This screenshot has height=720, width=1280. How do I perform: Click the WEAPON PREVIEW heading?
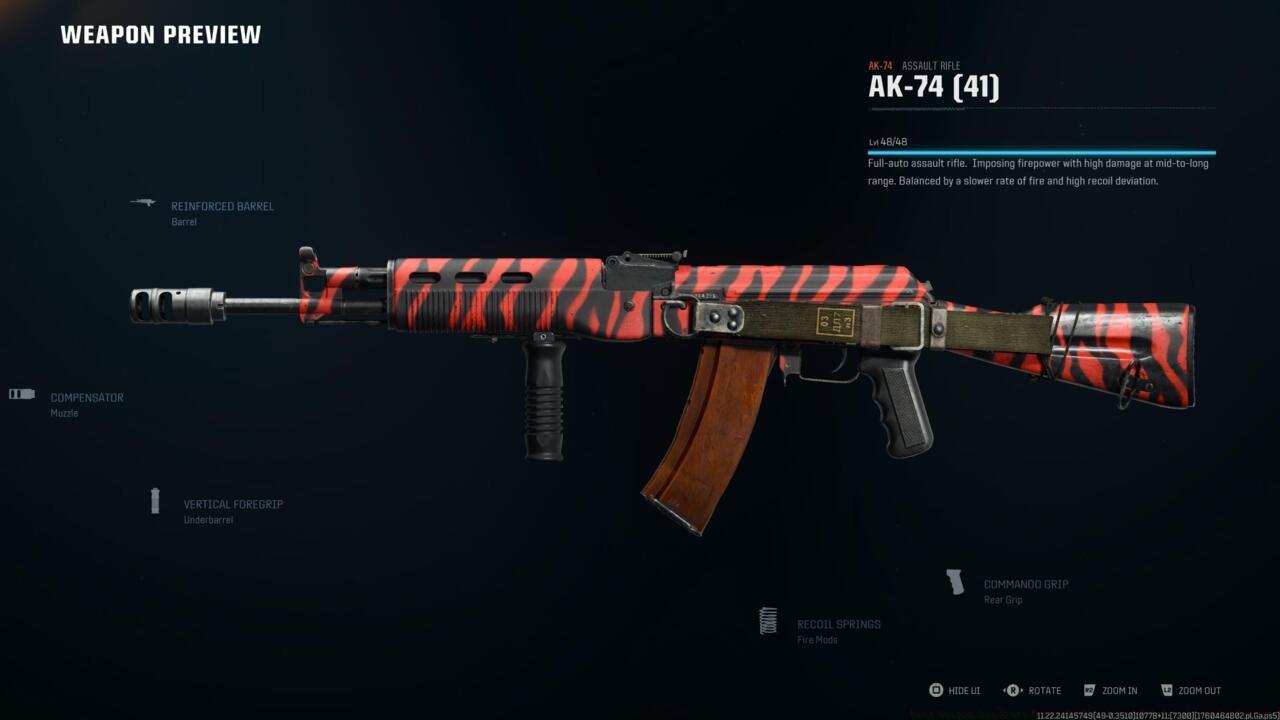pyautogui.click(x=160, y=34)
